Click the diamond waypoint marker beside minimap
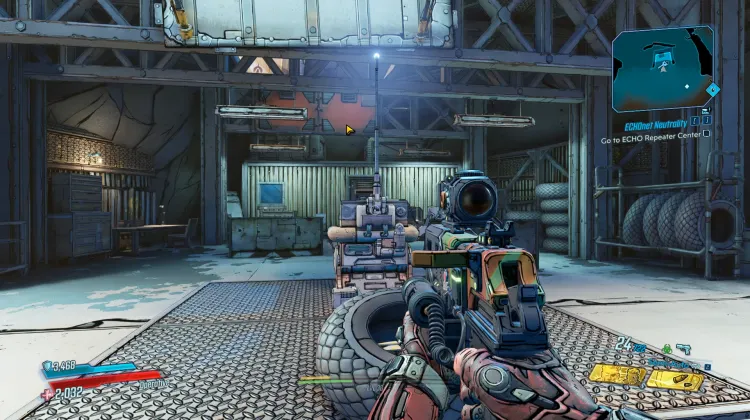The image size is (750, 420). [712, 89]
